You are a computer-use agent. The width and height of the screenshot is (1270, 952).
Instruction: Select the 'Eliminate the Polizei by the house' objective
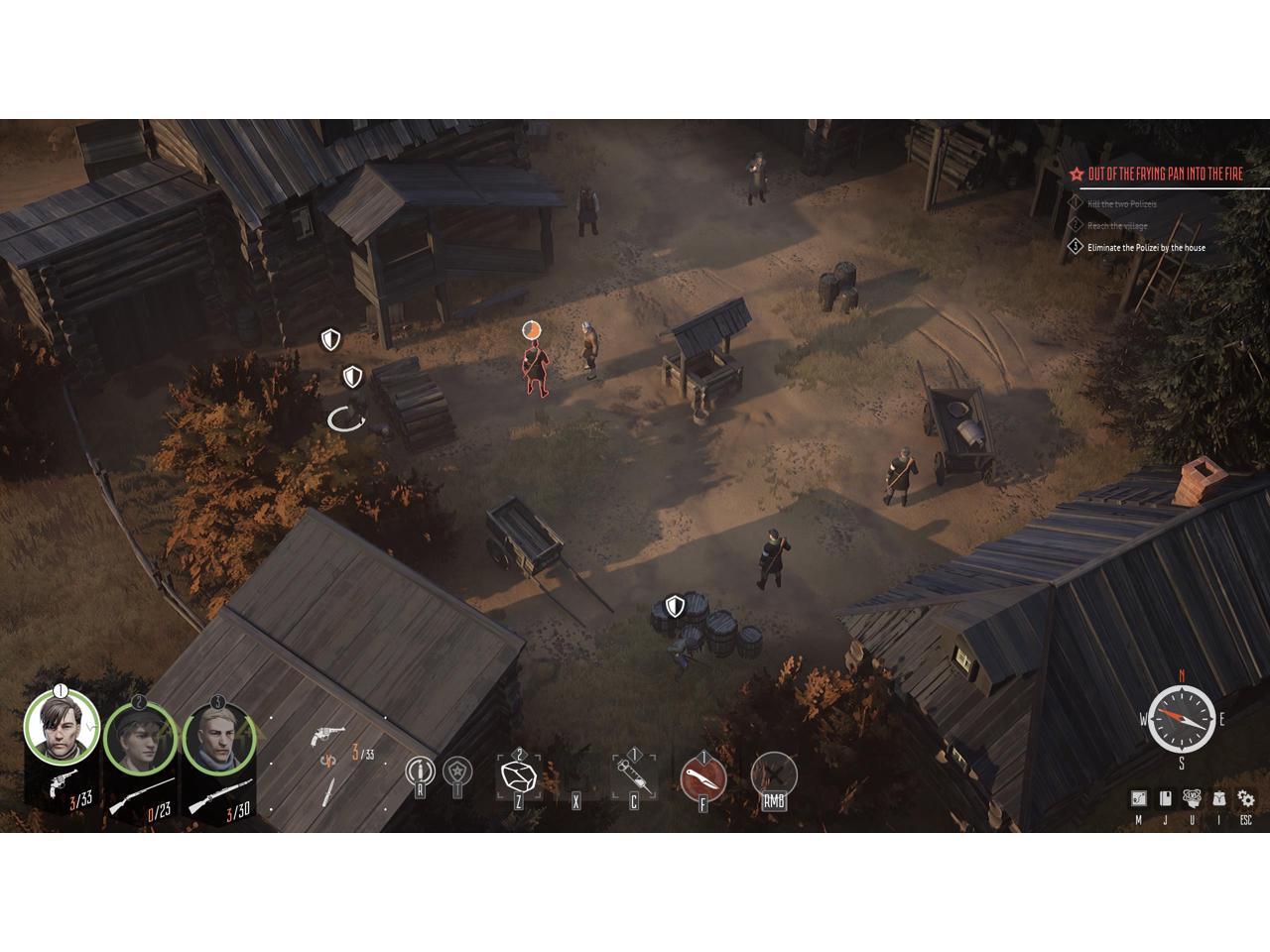point(1146,248)
